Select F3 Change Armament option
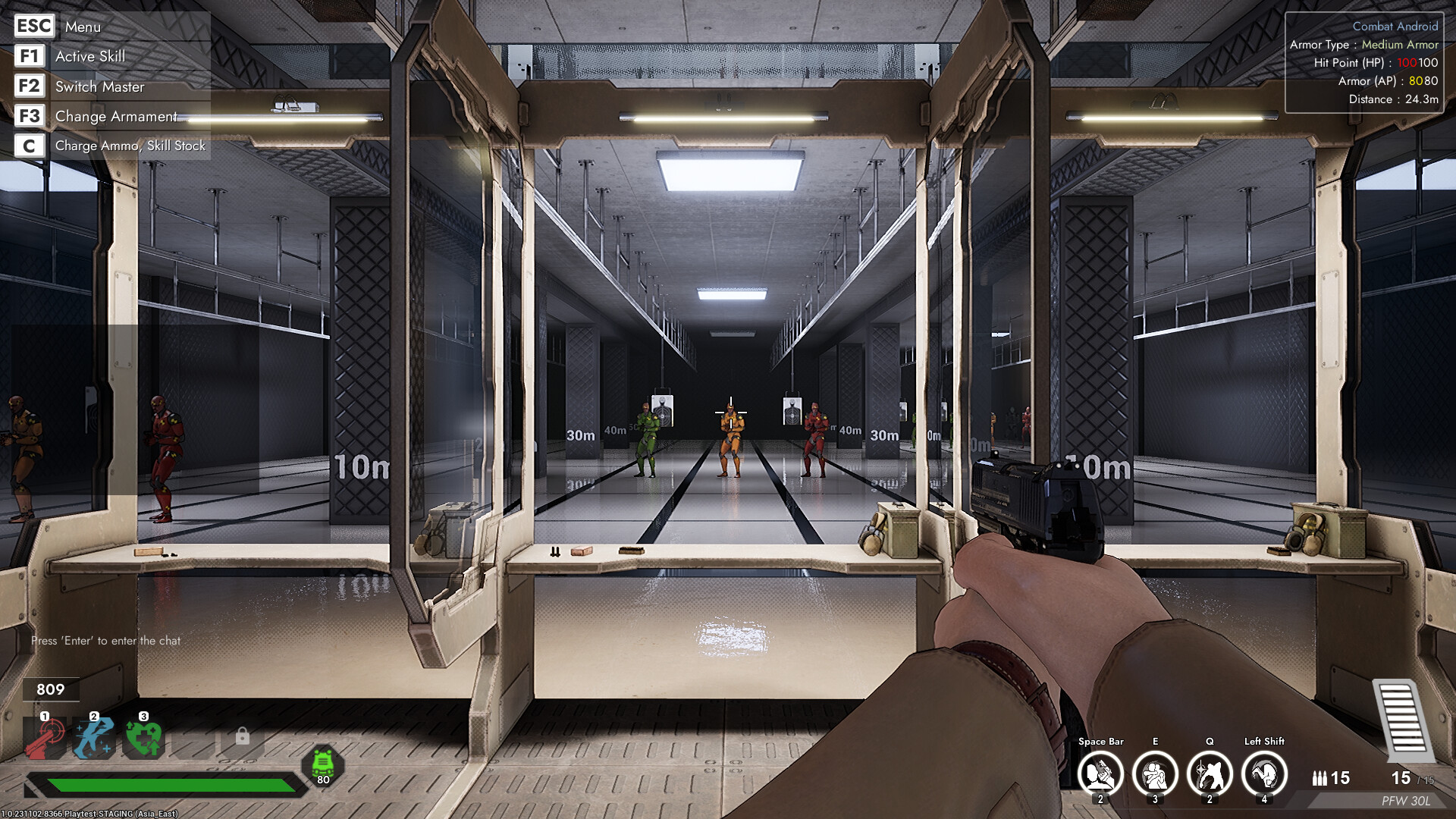This screenshot has width=1456, height=819. coord(115,116)
